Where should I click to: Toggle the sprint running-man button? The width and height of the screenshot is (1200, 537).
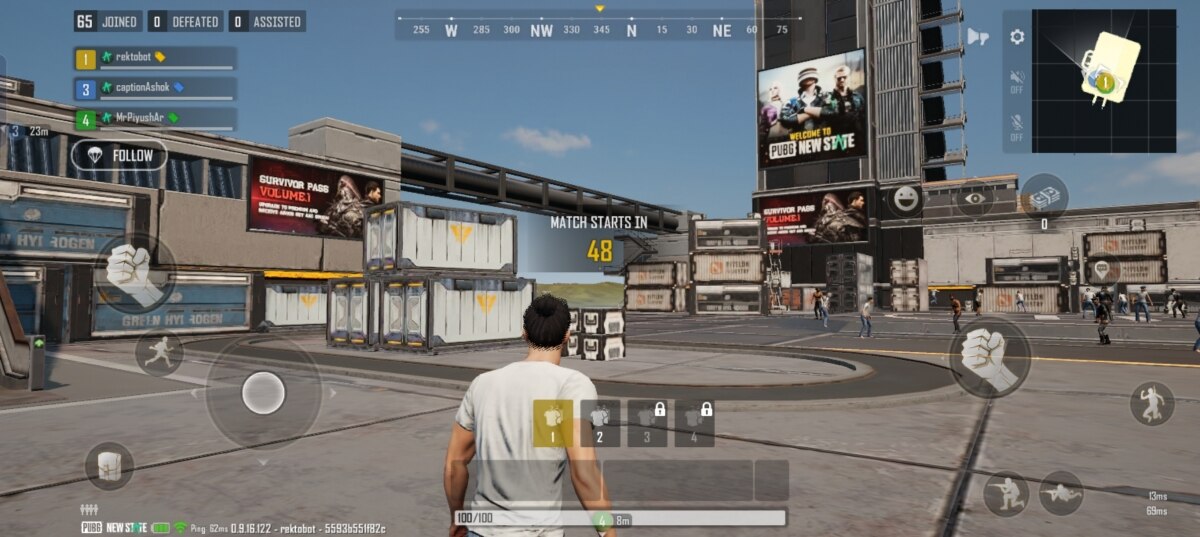(x=160, y=352)
